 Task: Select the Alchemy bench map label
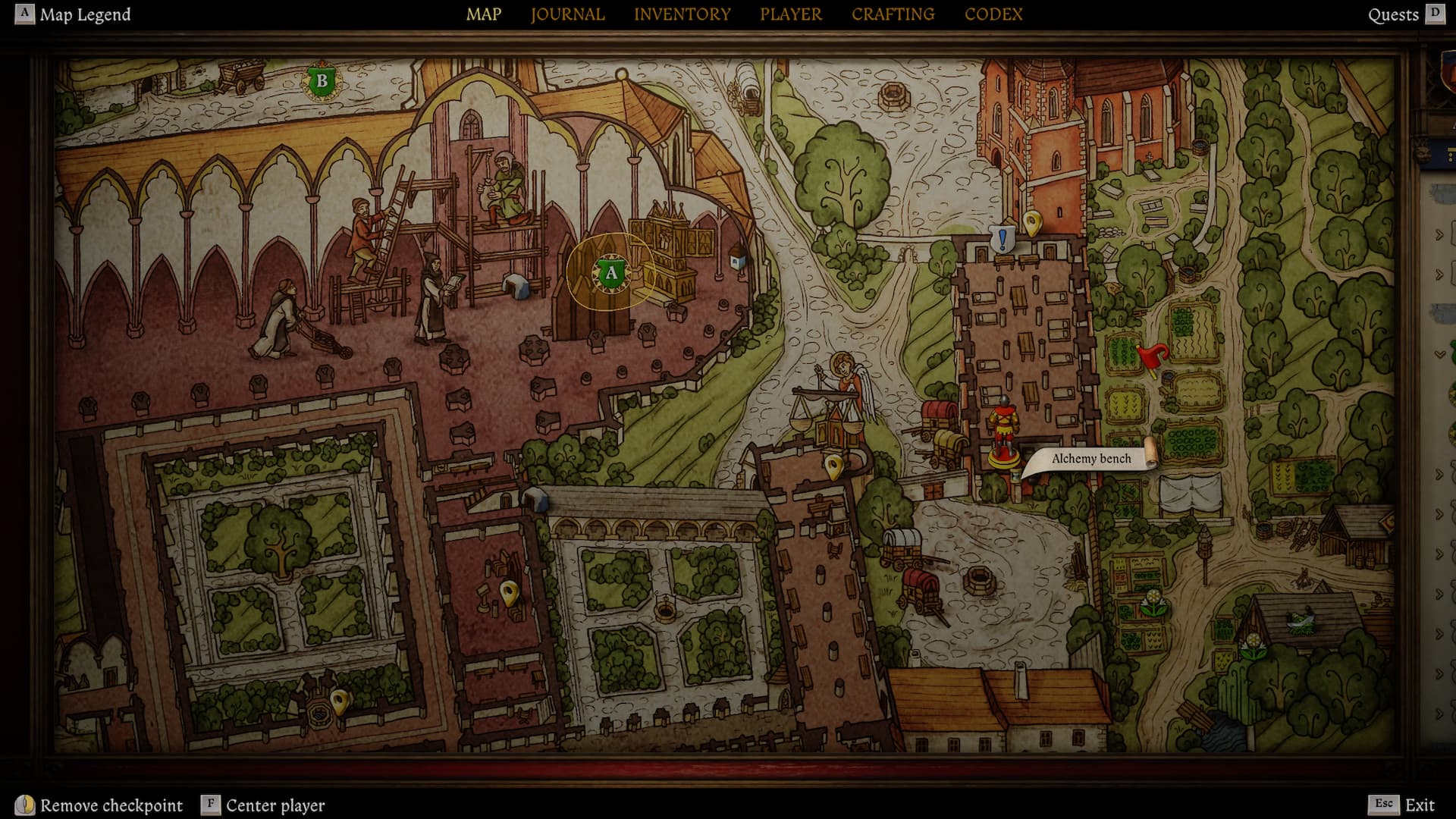[1090, 458]
